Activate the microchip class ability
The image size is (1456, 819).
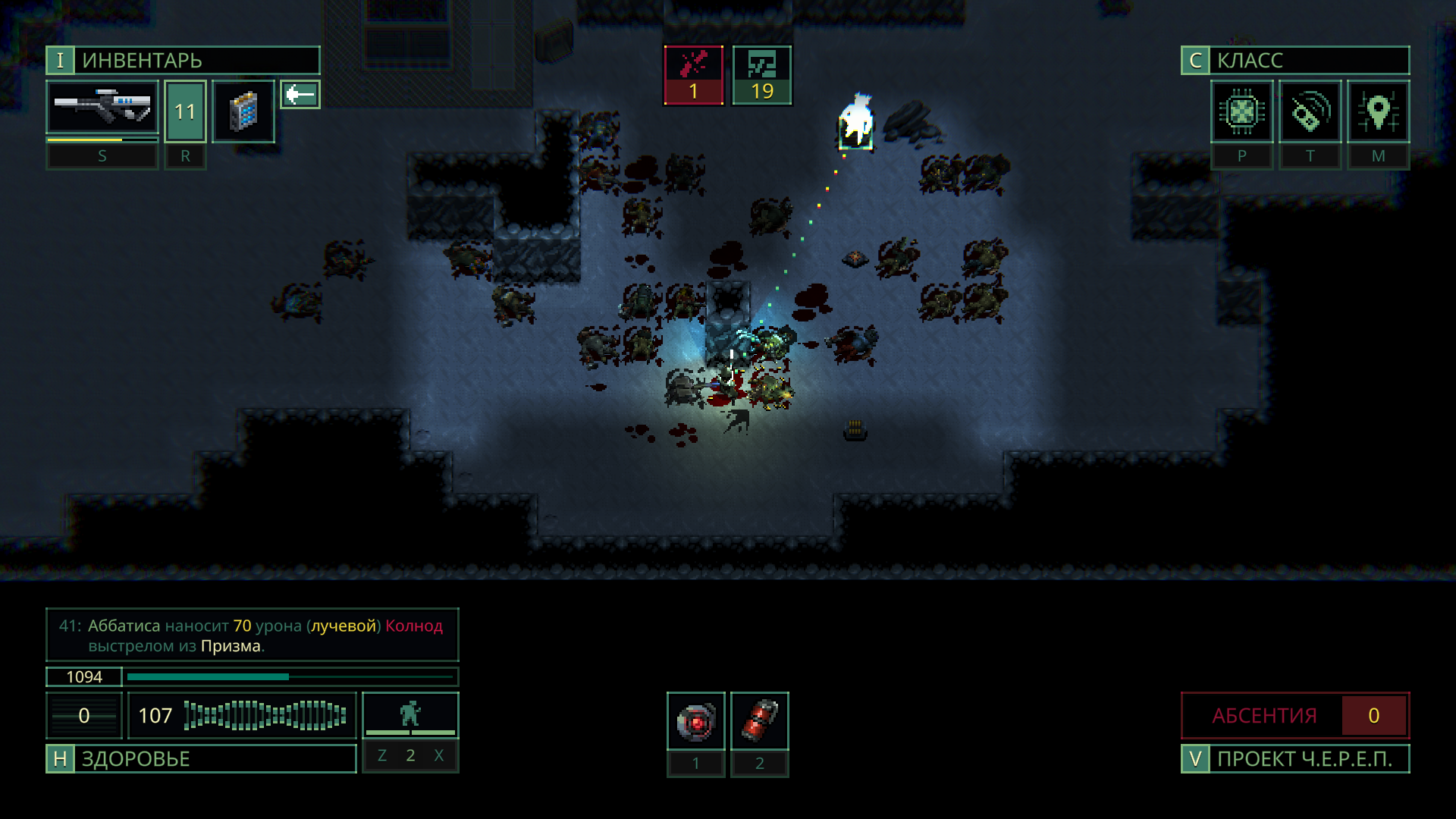click(1241, 112)
